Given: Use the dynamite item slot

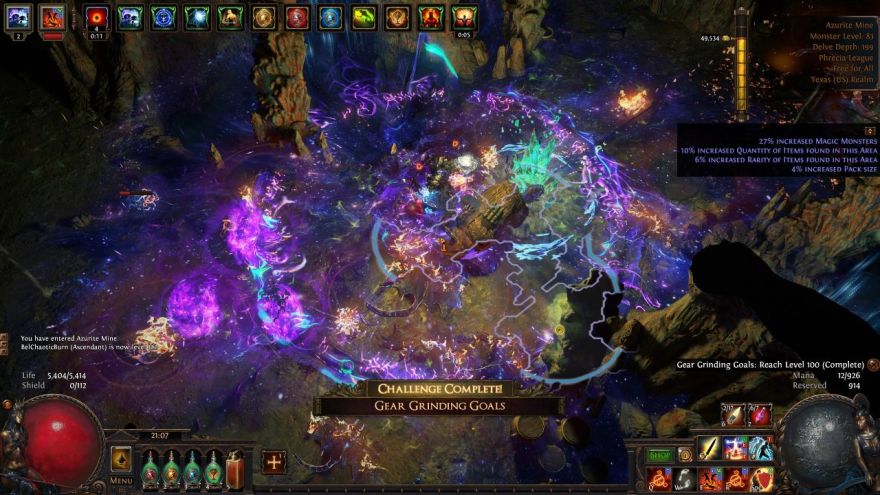Looking at the screenshot, I should pyautogui.click(x=760, y=414).
